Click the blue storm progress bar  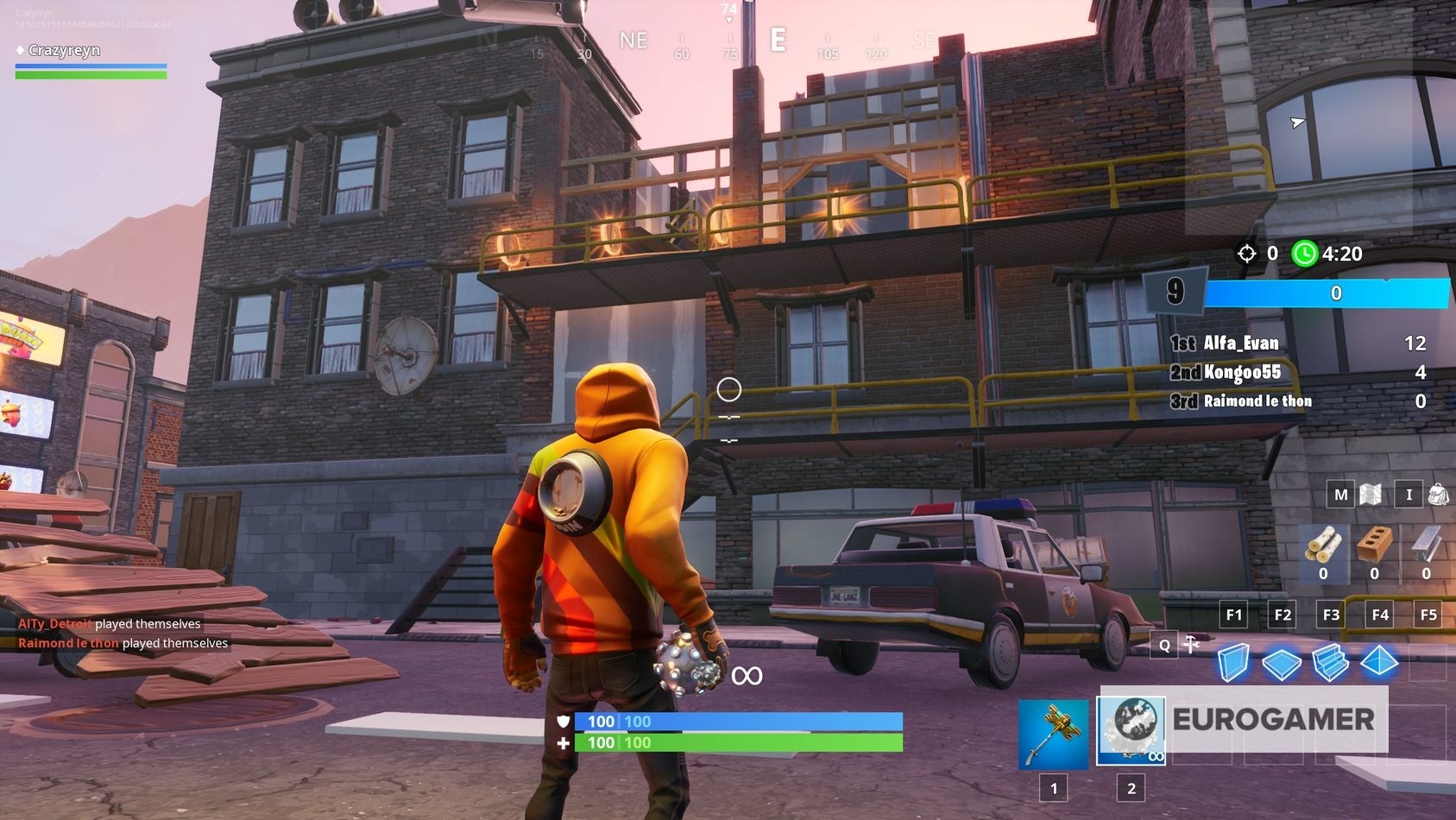(1329, 293)
